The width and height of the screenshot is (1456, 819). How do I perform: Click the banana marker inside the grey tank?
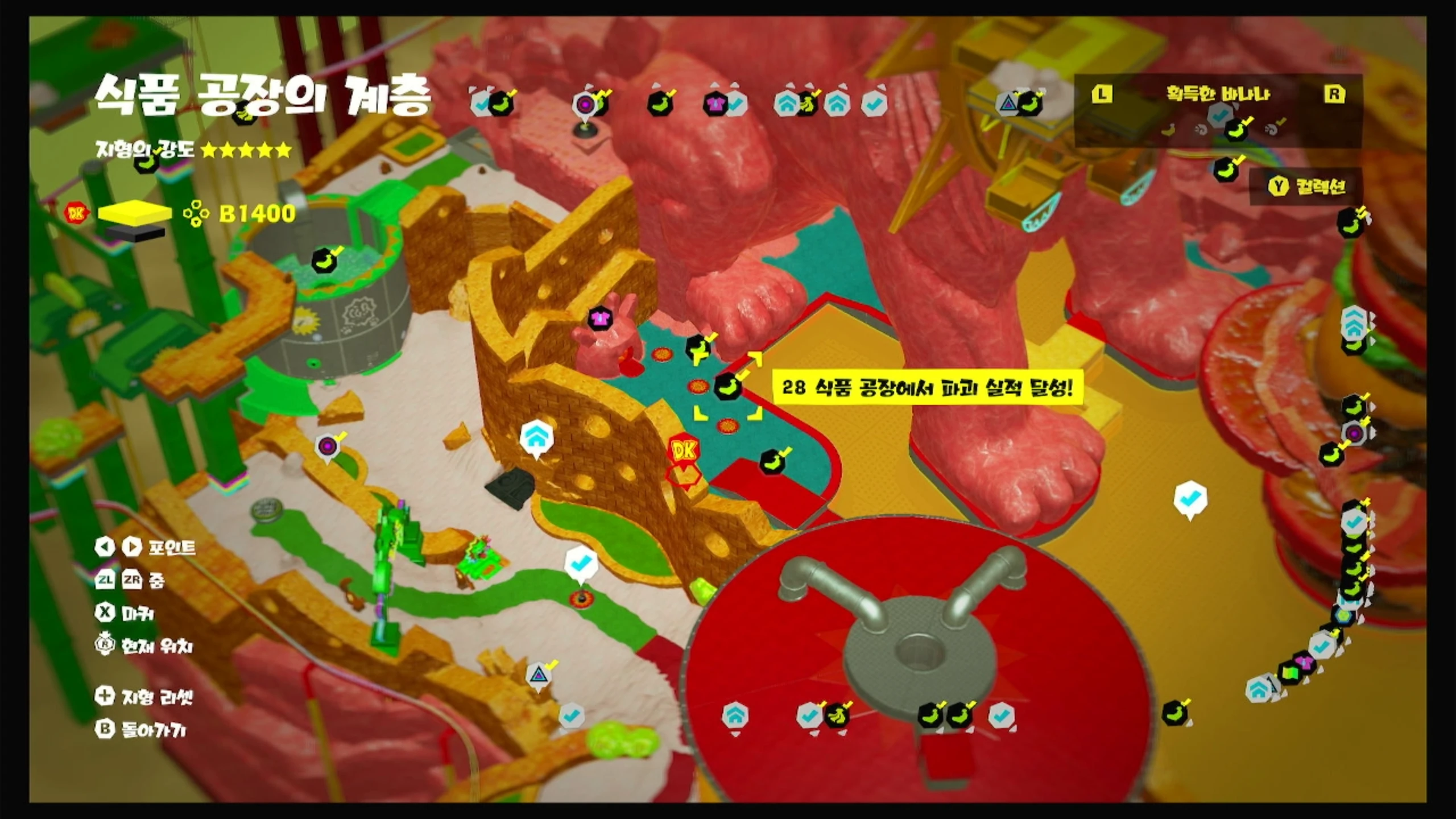click(324, 262)
